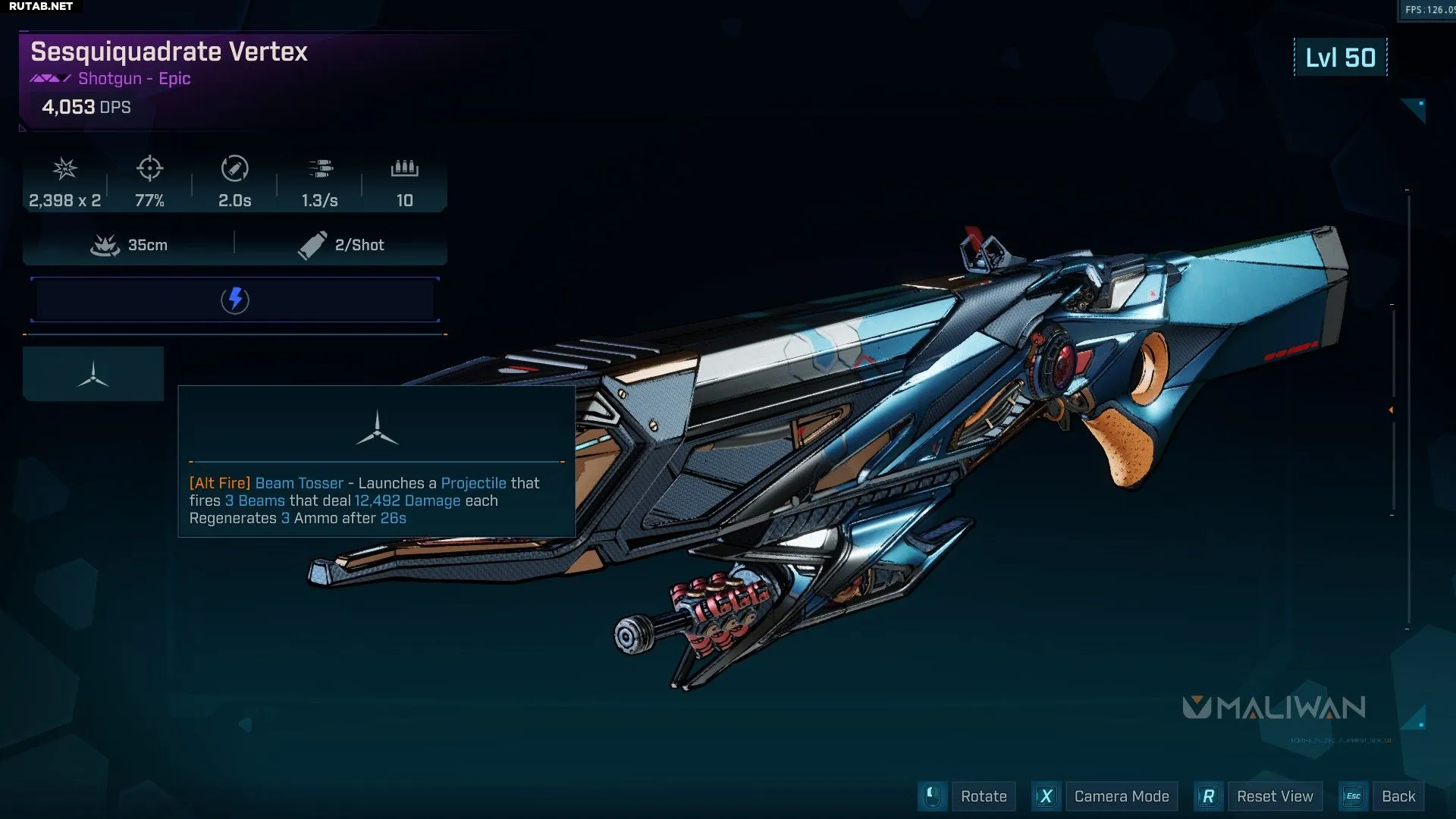
Task: Click the Rotate button
Action: click(x=983, y=796)
